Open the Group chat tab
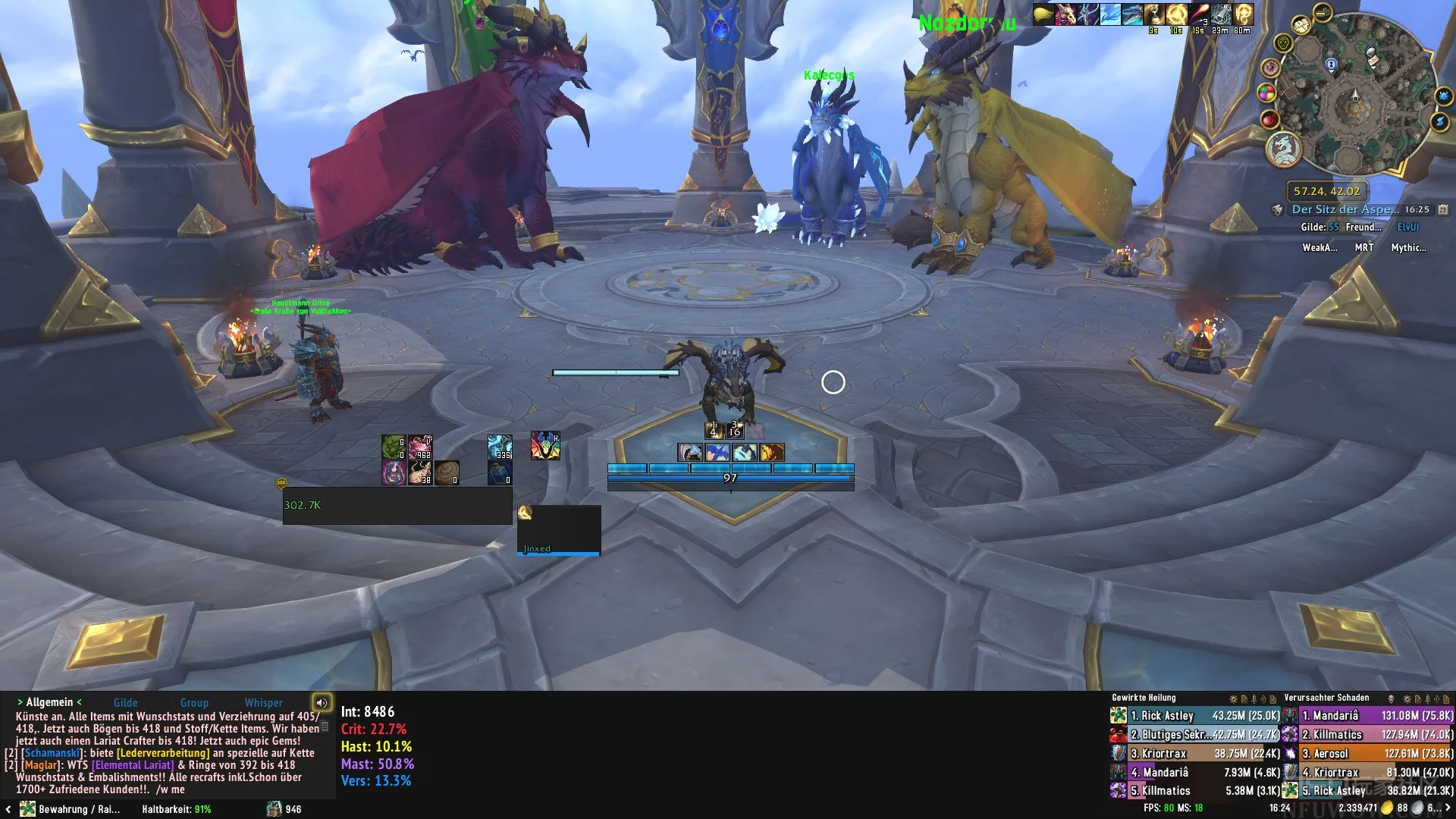The image size is (1456, 819). [194, 703]
